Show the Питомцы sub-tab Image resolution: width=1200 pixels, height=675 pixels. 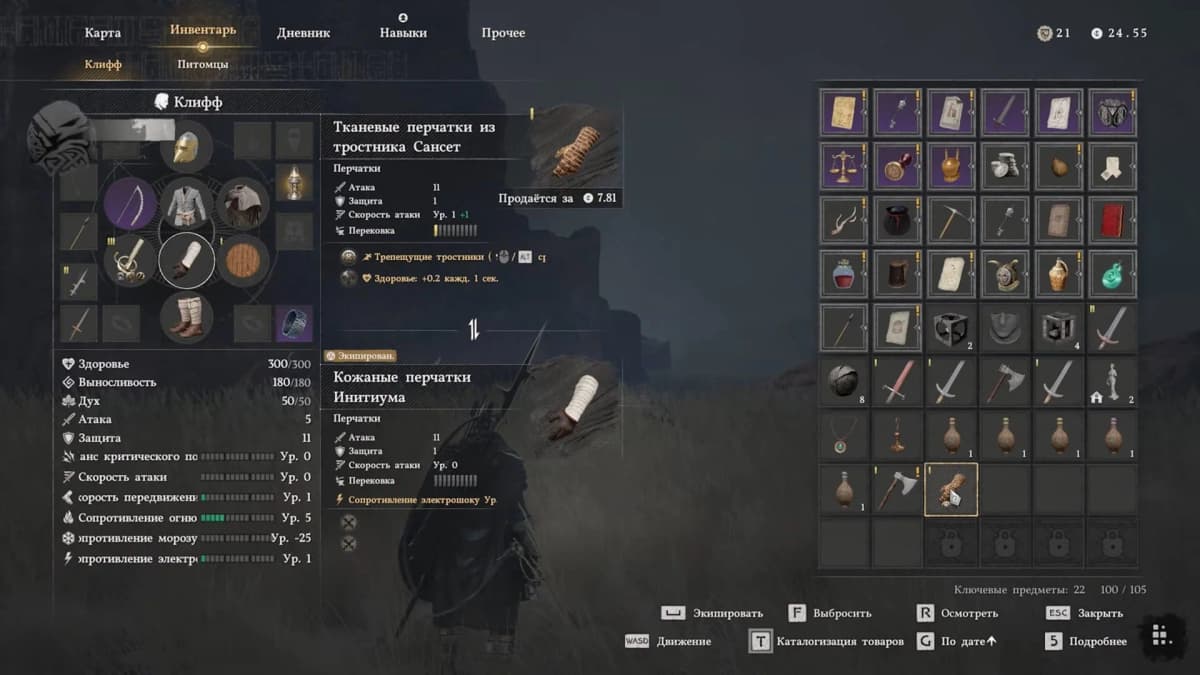pos(202,65)
